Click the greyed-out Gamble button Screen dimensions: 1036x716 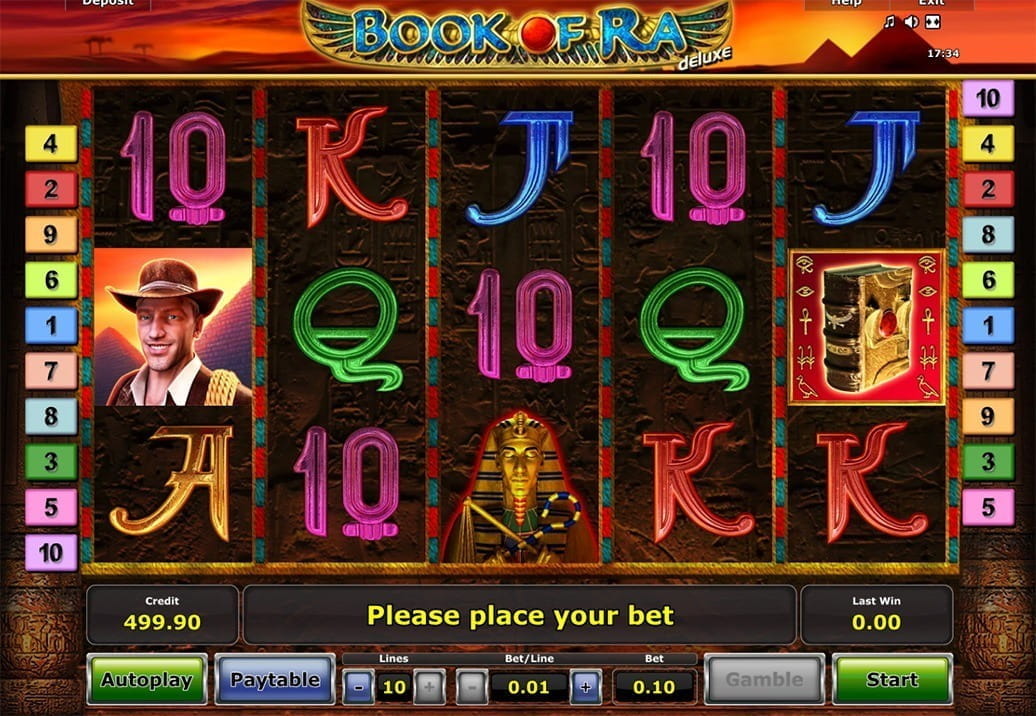pyautogui.click(x=764, y=680)
